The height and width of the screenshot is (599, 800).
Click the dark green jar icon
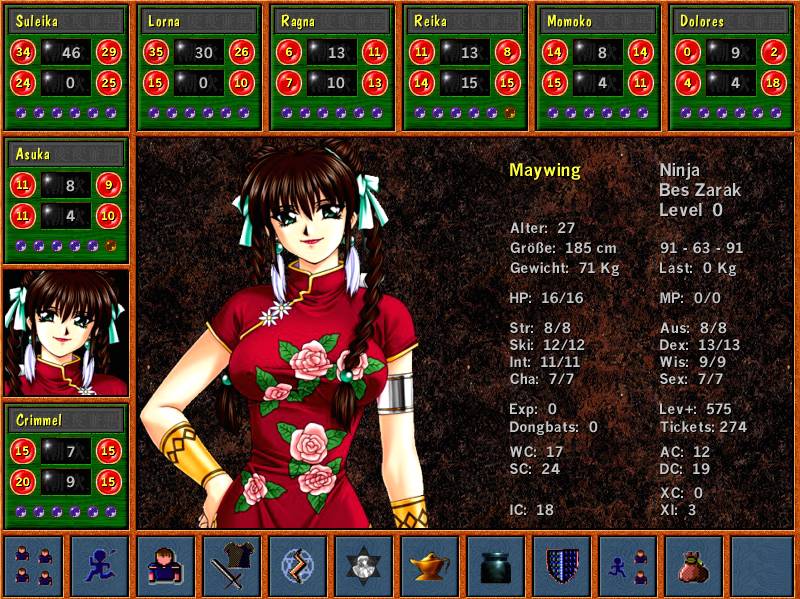tap(495, 566)
